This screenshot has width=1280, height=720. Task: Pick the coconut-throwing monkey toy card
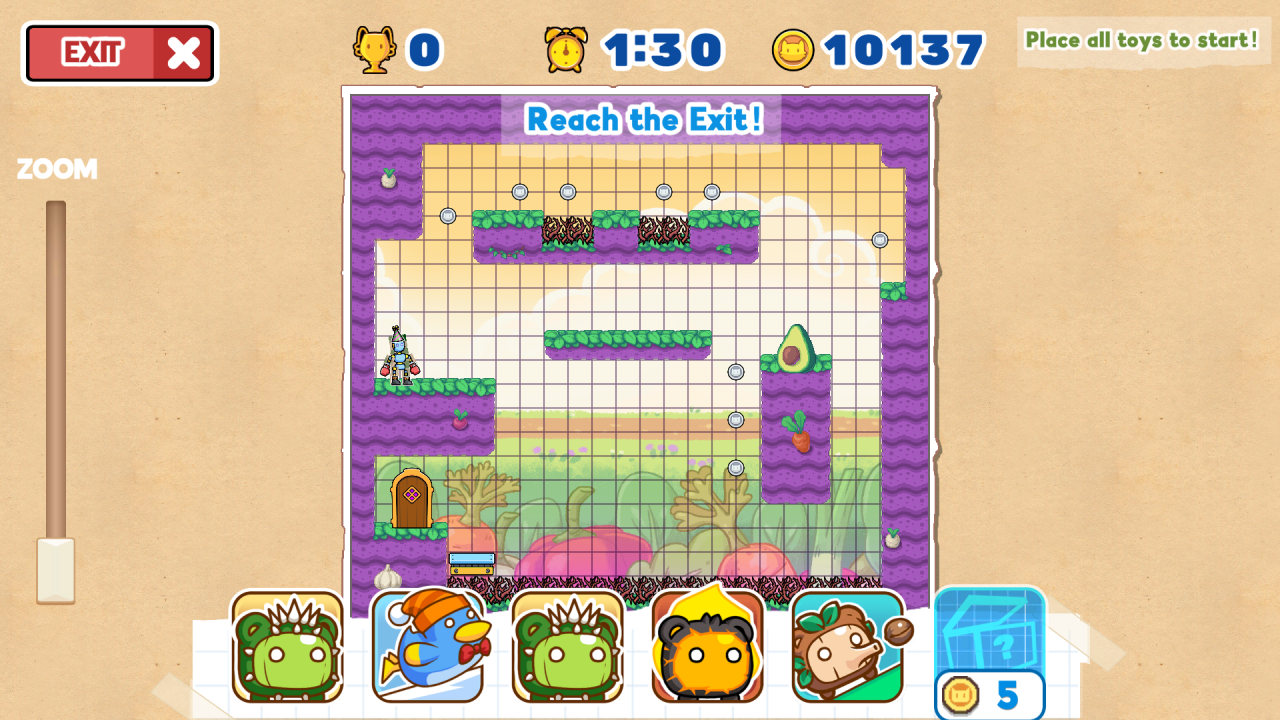click(848, 646)
